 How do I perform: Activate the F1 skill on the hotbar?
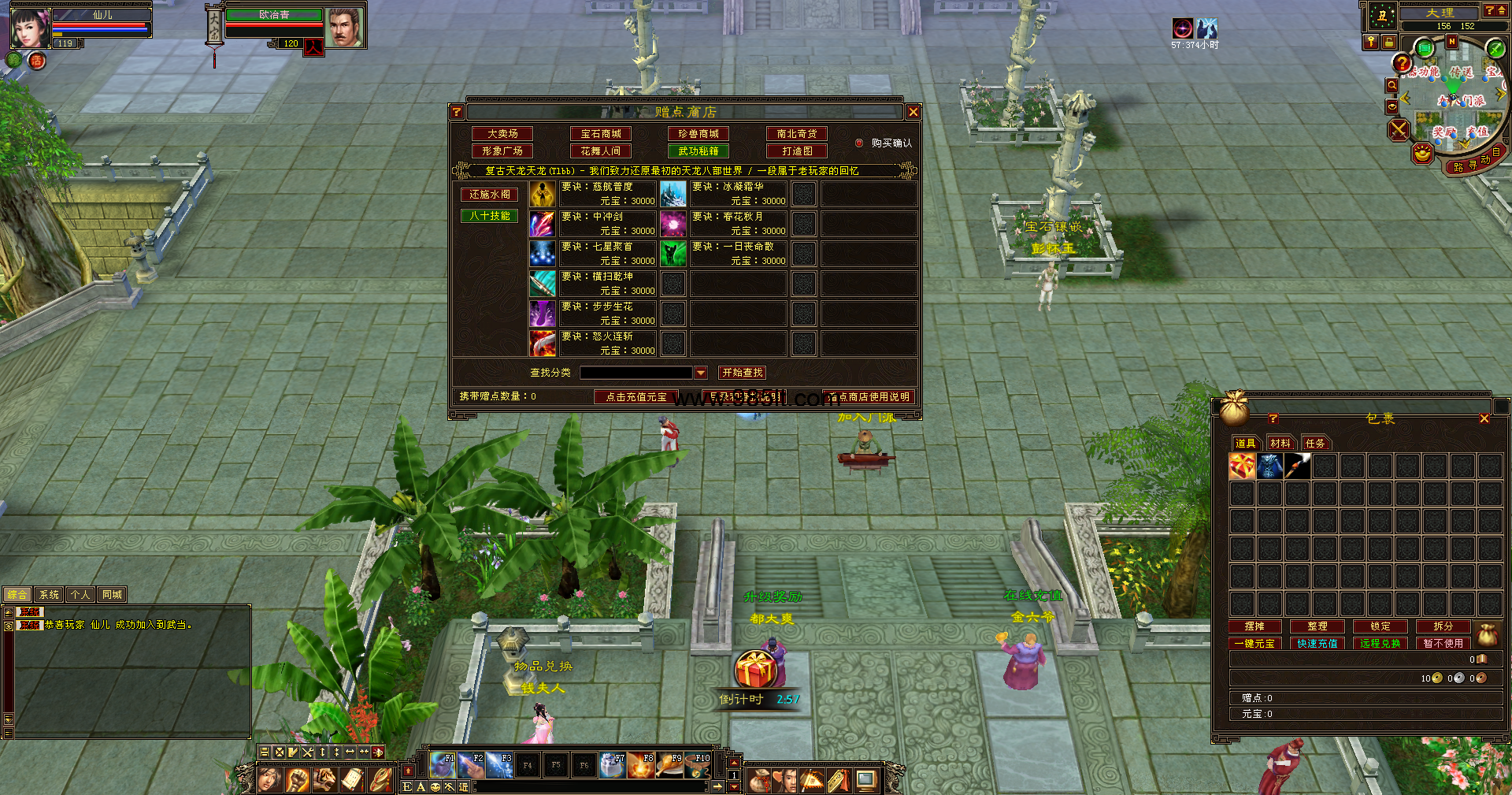click(x=443, y=764)
